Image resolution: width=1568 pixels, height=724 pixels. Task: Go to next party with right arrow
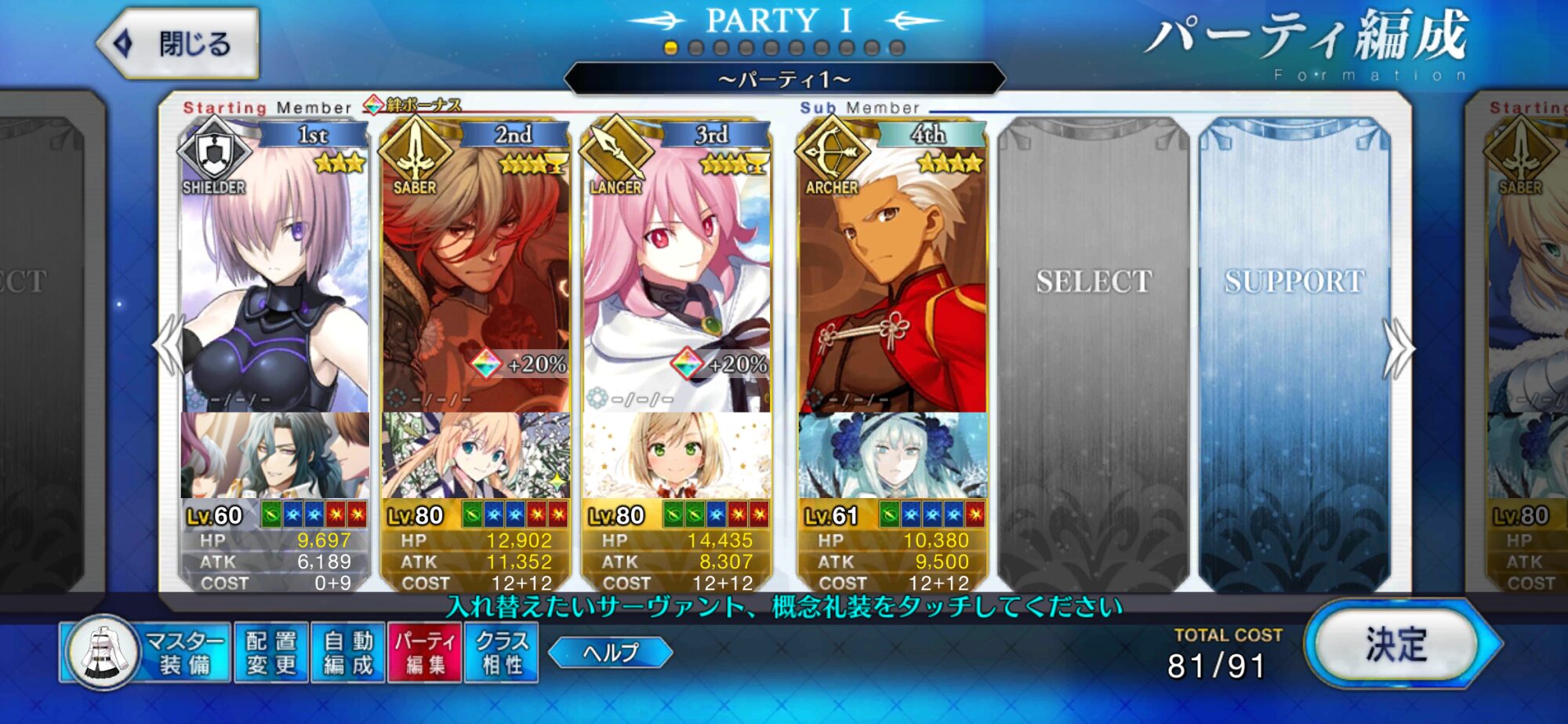pyautogui.click(x=1398, y=349)
